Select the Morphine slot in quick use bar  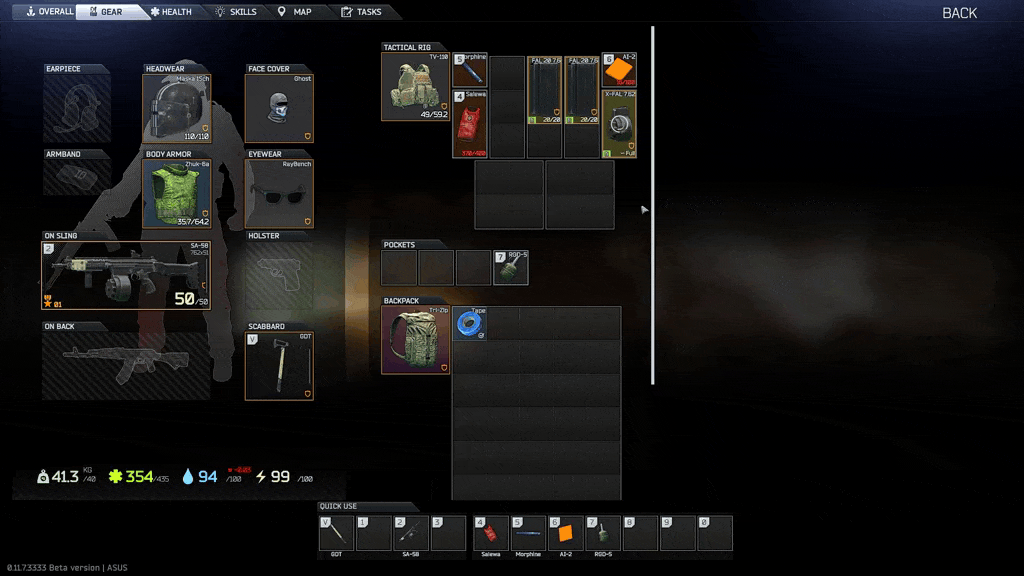pos(528,533)
